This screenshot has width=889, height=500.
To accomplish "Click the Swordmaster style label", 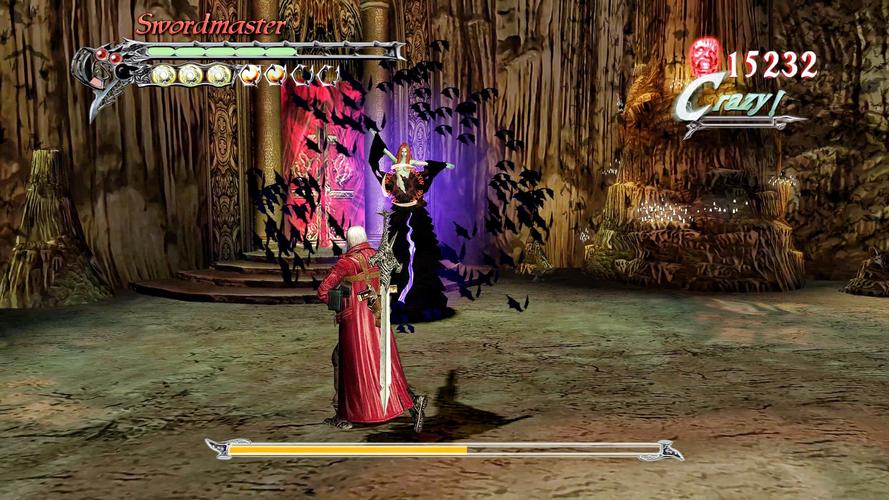I will coord(211,24).
